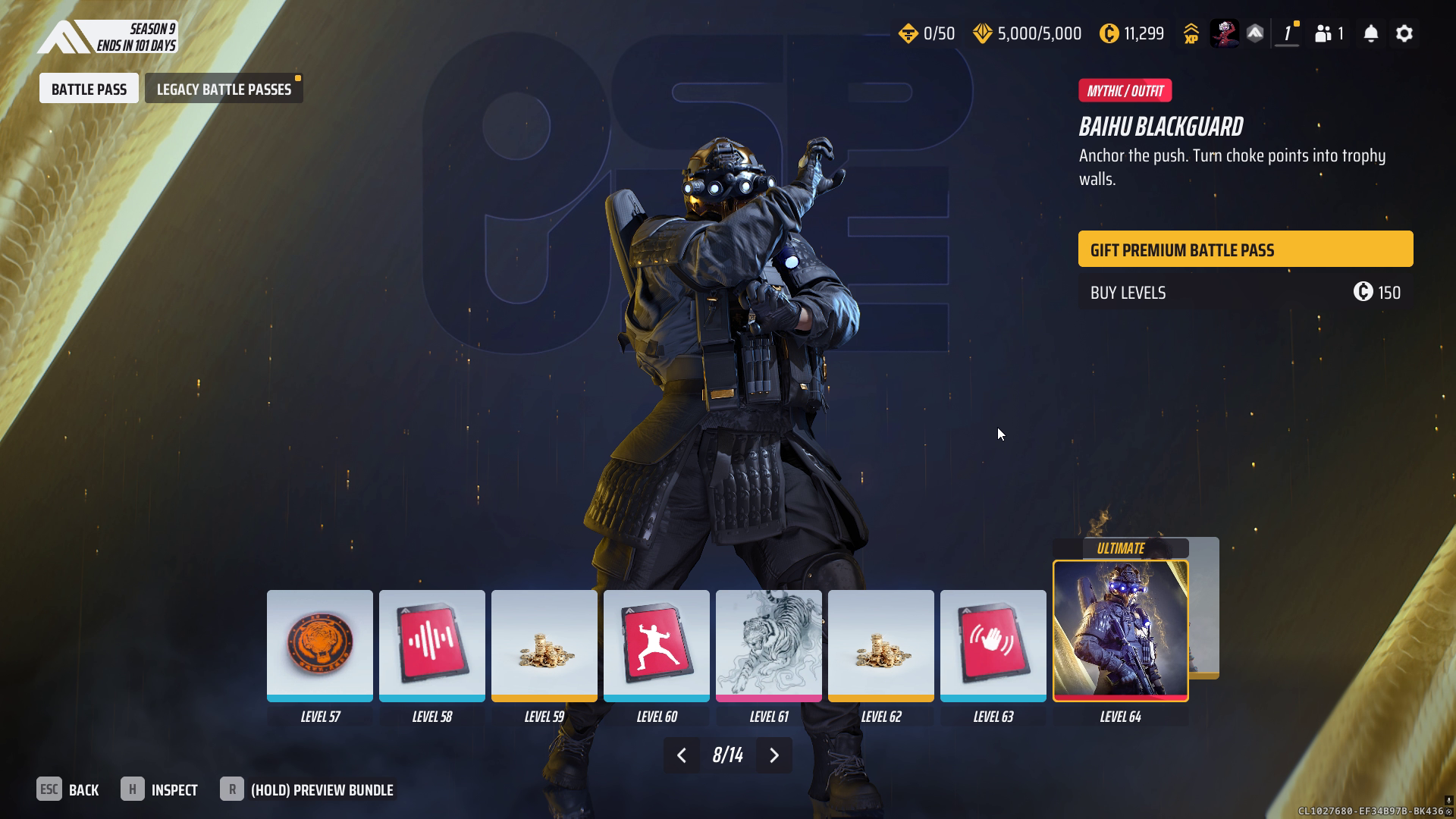The height and width of the screenshot is (819, 1456).
Task: Open the notifications bell
Action: 1370,33
